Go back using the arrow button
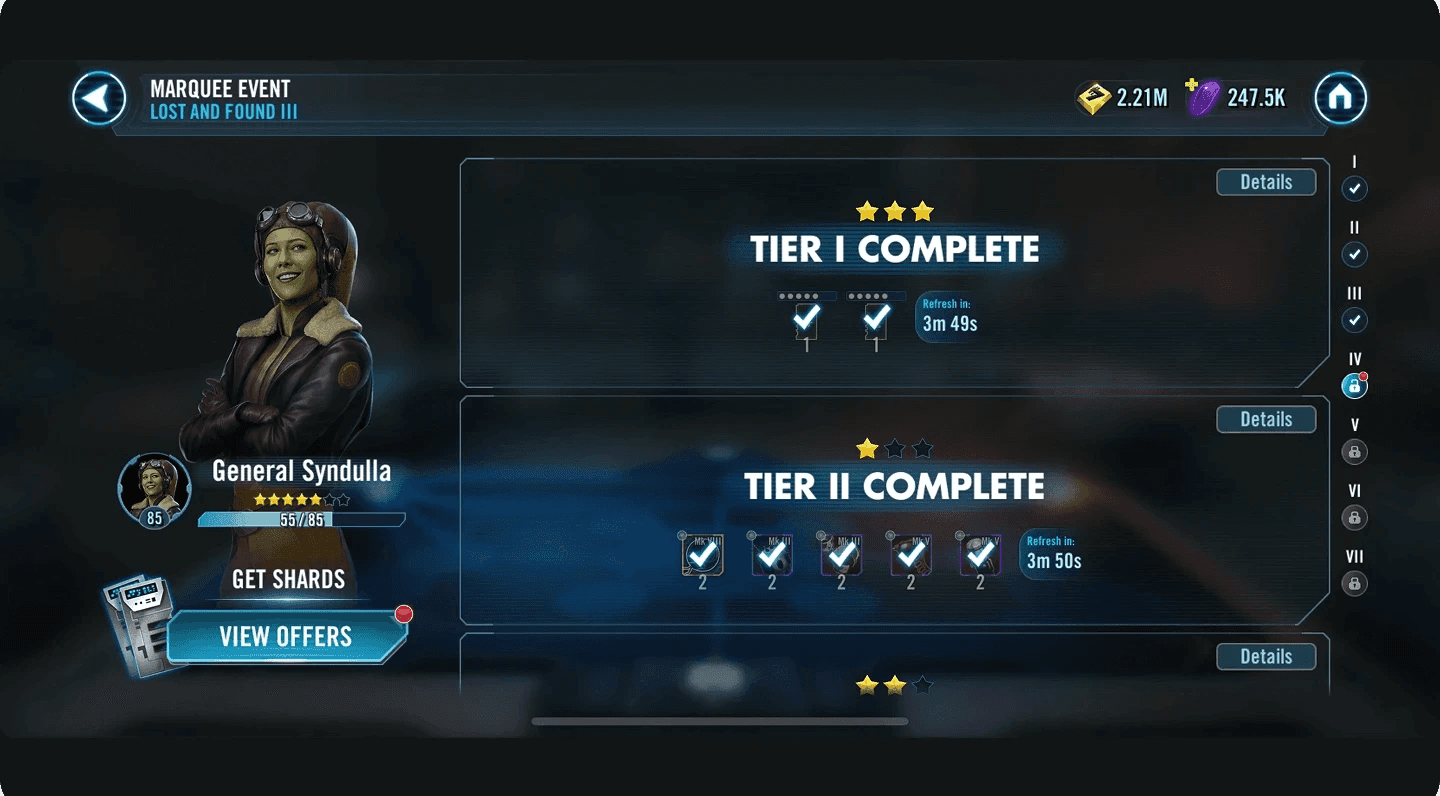 pos(99,98)
